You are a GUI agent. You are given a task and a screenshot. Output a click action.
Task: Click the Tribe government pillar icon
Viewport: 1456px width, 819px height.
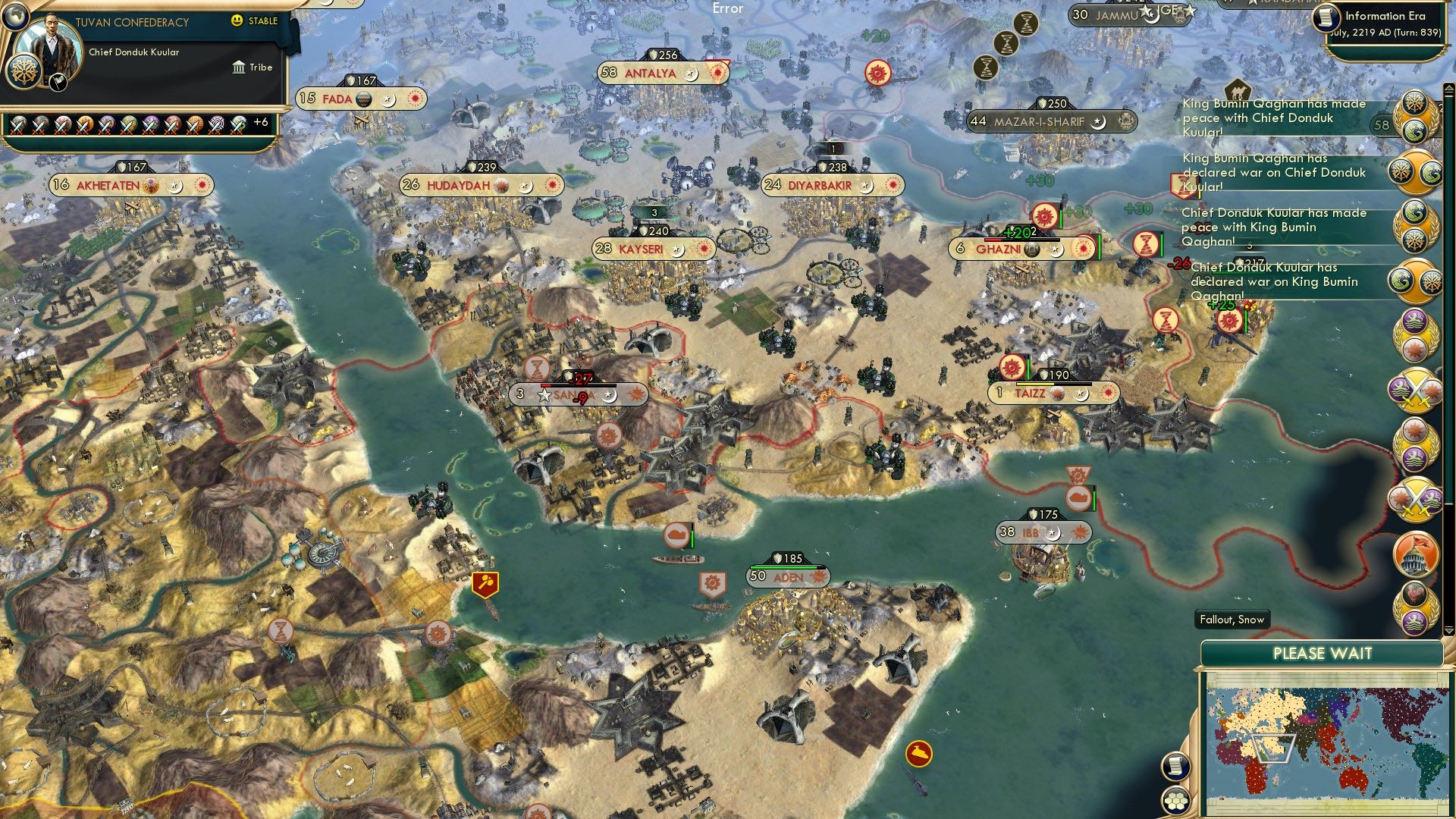pyautogui.click(x=239, y=67)
